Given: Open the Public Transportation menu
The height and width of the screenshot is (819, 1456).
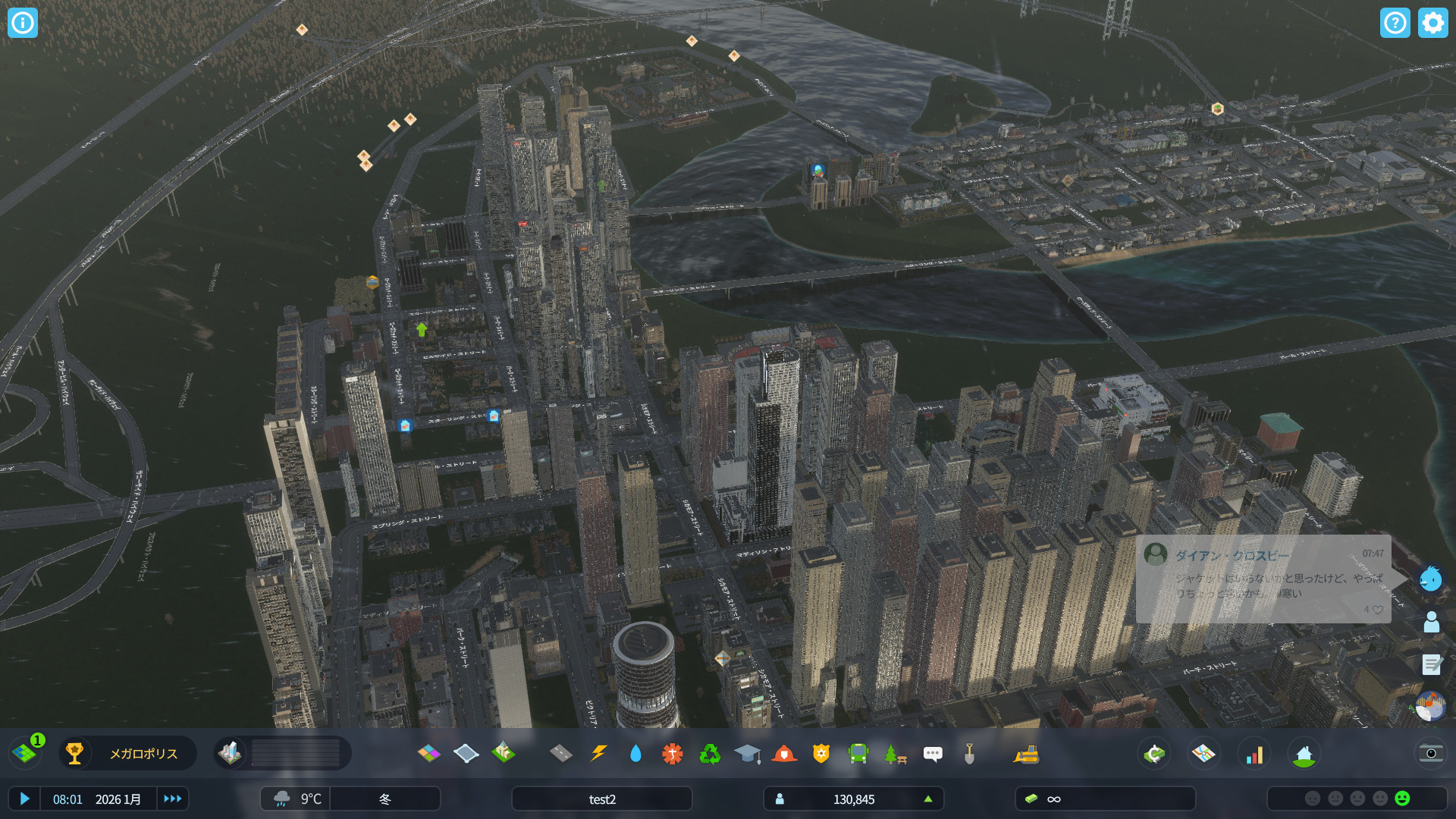Looking at the screenshot, I should click(858, 754).
